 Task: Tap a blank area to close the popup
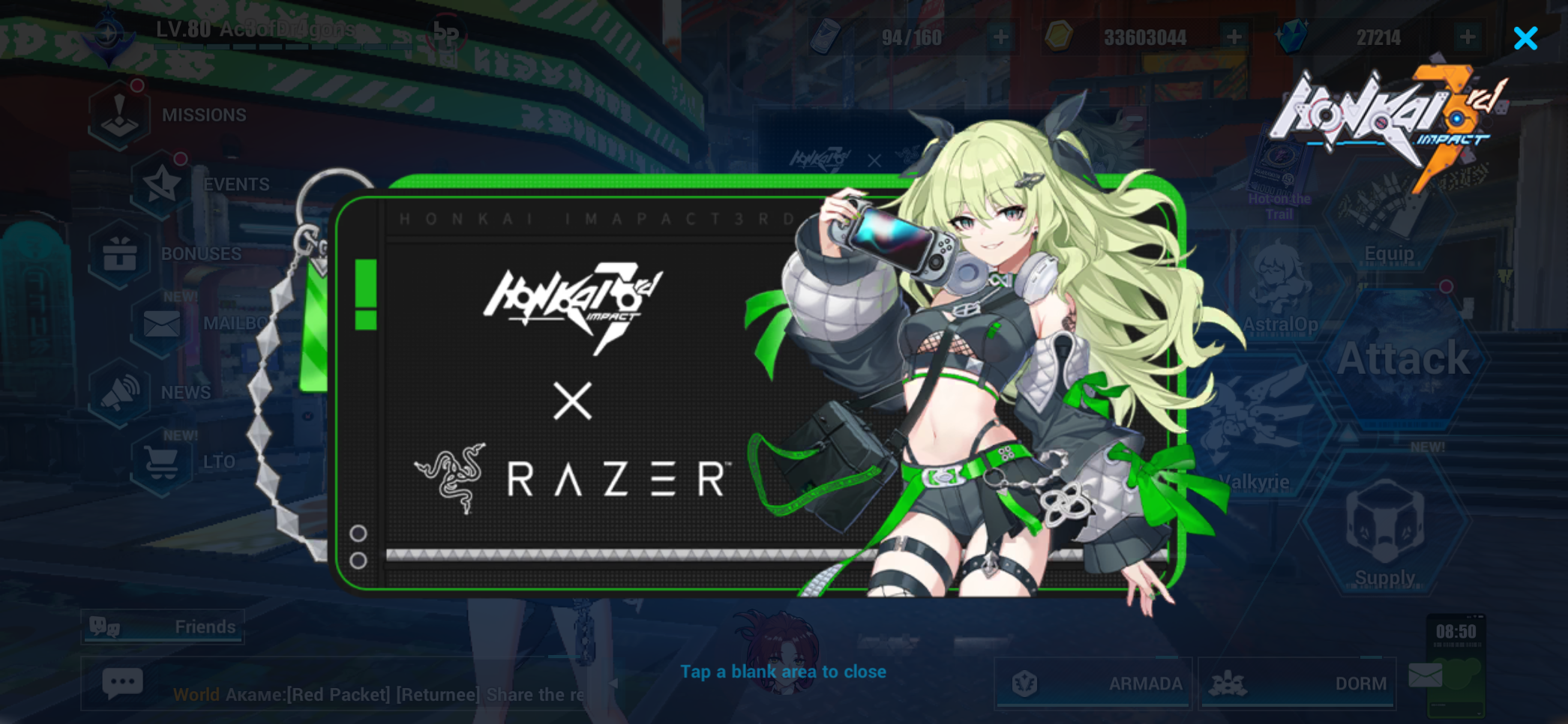pyautogui.click(x=783, y=672)
